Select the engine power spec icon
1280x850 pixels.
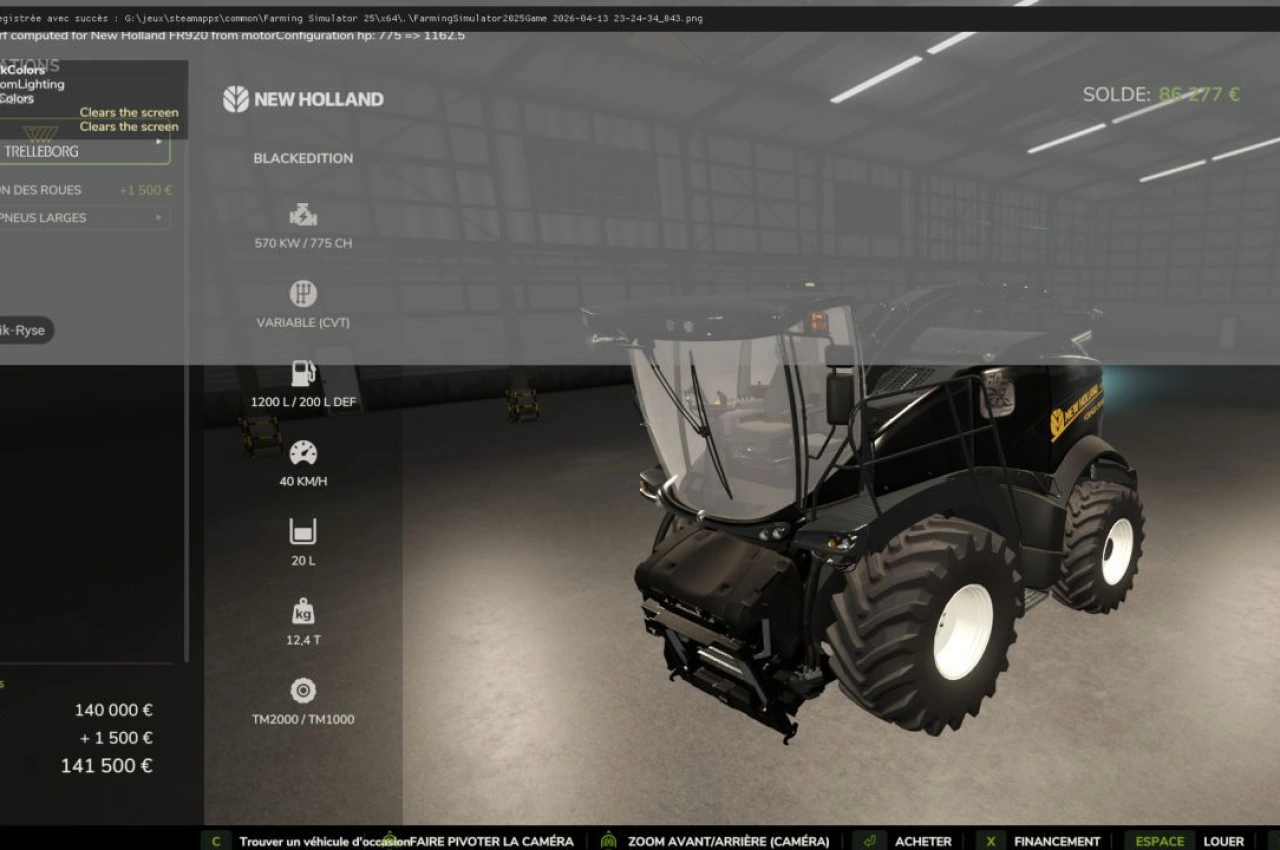coord(302,213)
